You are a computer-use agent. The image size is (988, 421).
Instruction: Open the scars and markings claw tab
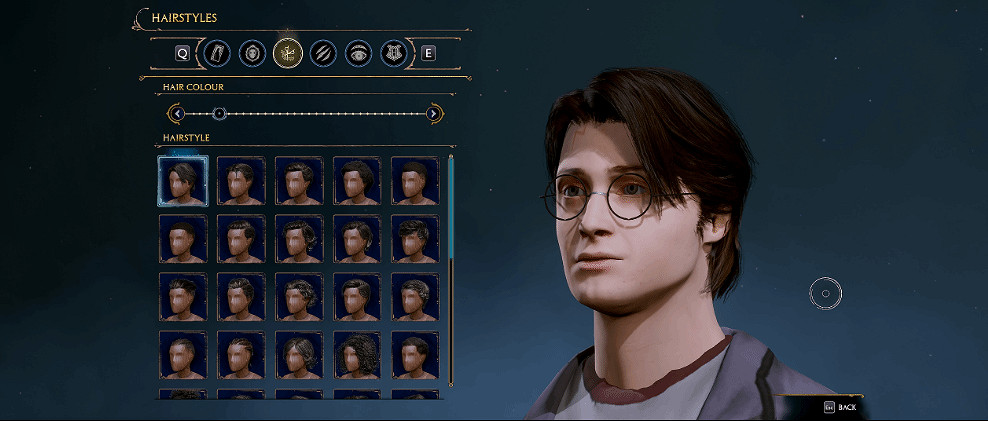(x=322, y=53)
